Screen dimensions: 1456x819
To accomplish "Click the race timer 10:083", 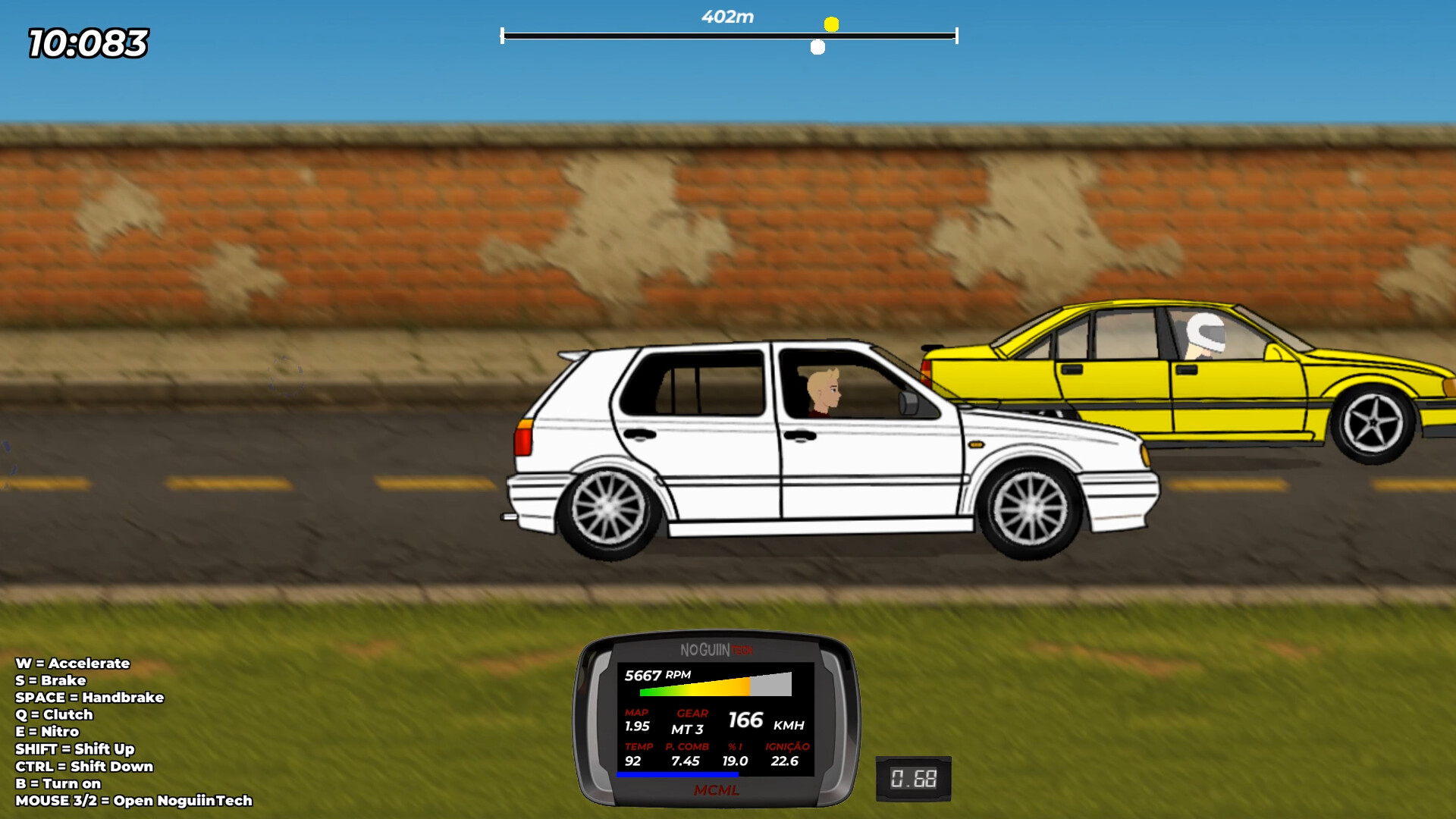I will (86, 38).
